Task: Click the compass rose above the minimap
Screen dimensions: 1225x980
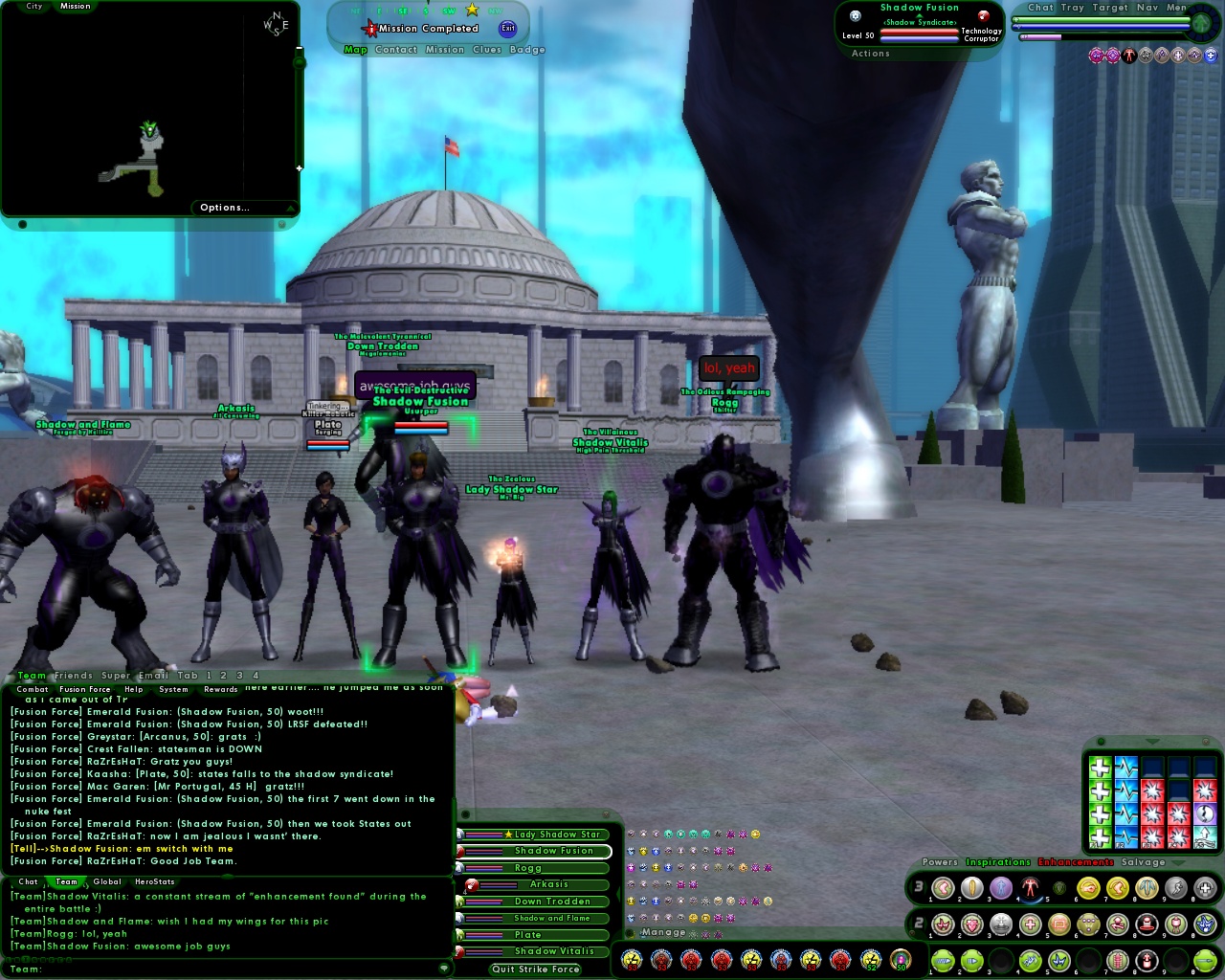Action: pos(277,23)
